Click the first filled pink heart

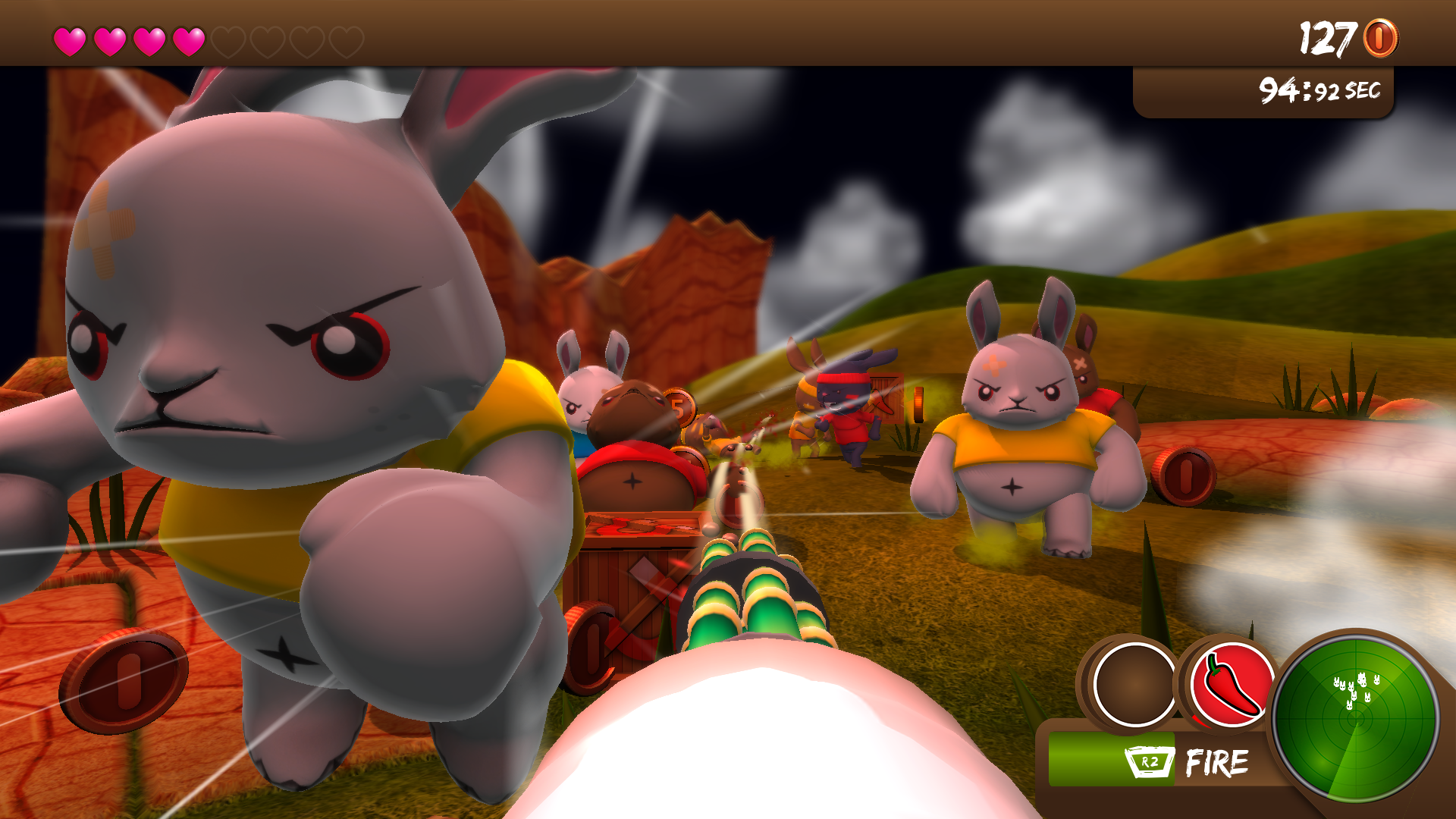pyautogui.click(x=72, y=38)
